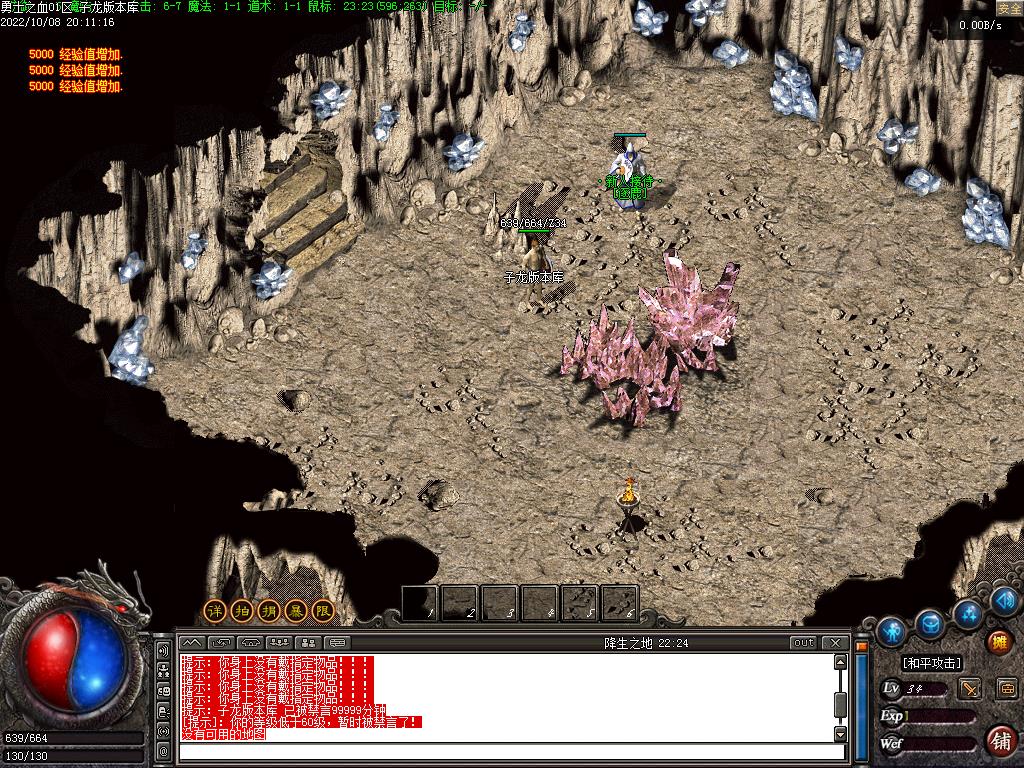Click the round 详 button

(x=215, y=610)
